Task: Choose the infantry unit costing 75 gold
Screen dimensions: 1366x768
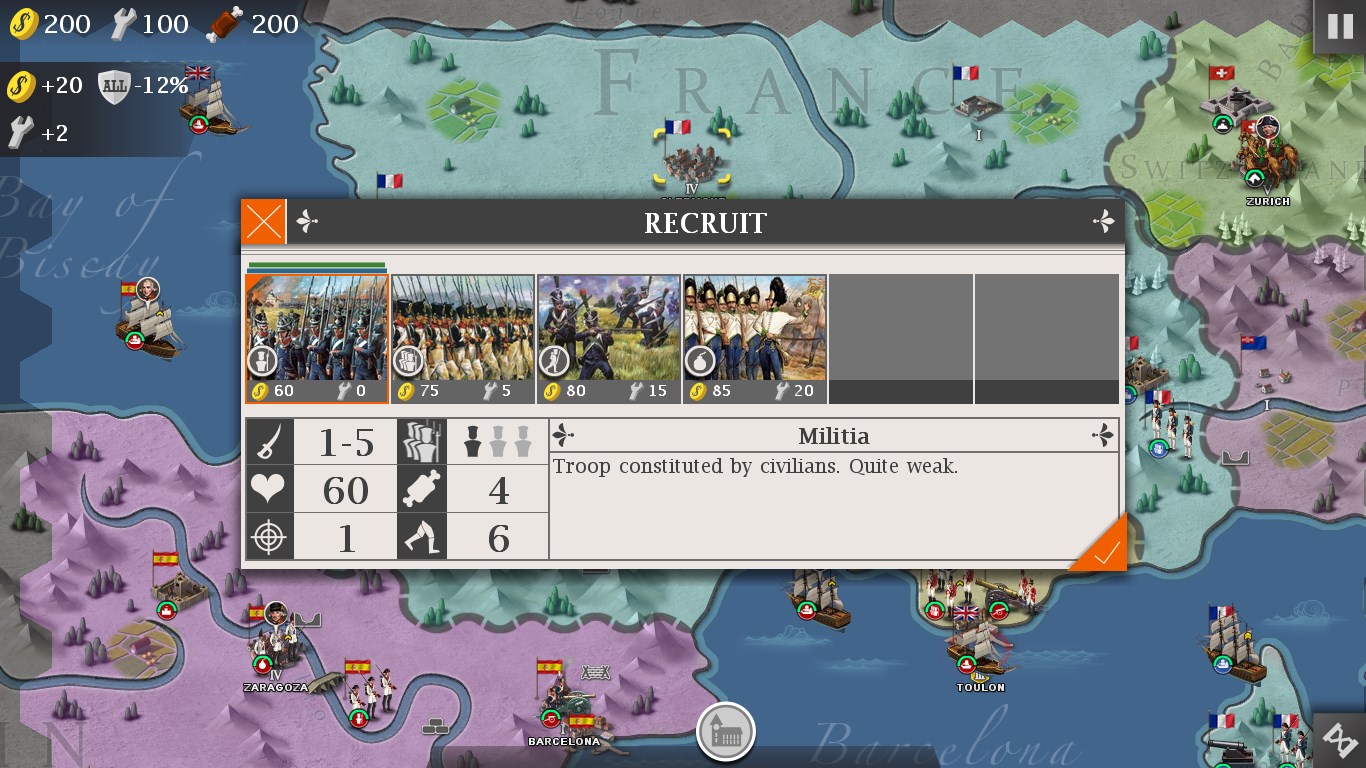Action: click(x=463, y=339)
